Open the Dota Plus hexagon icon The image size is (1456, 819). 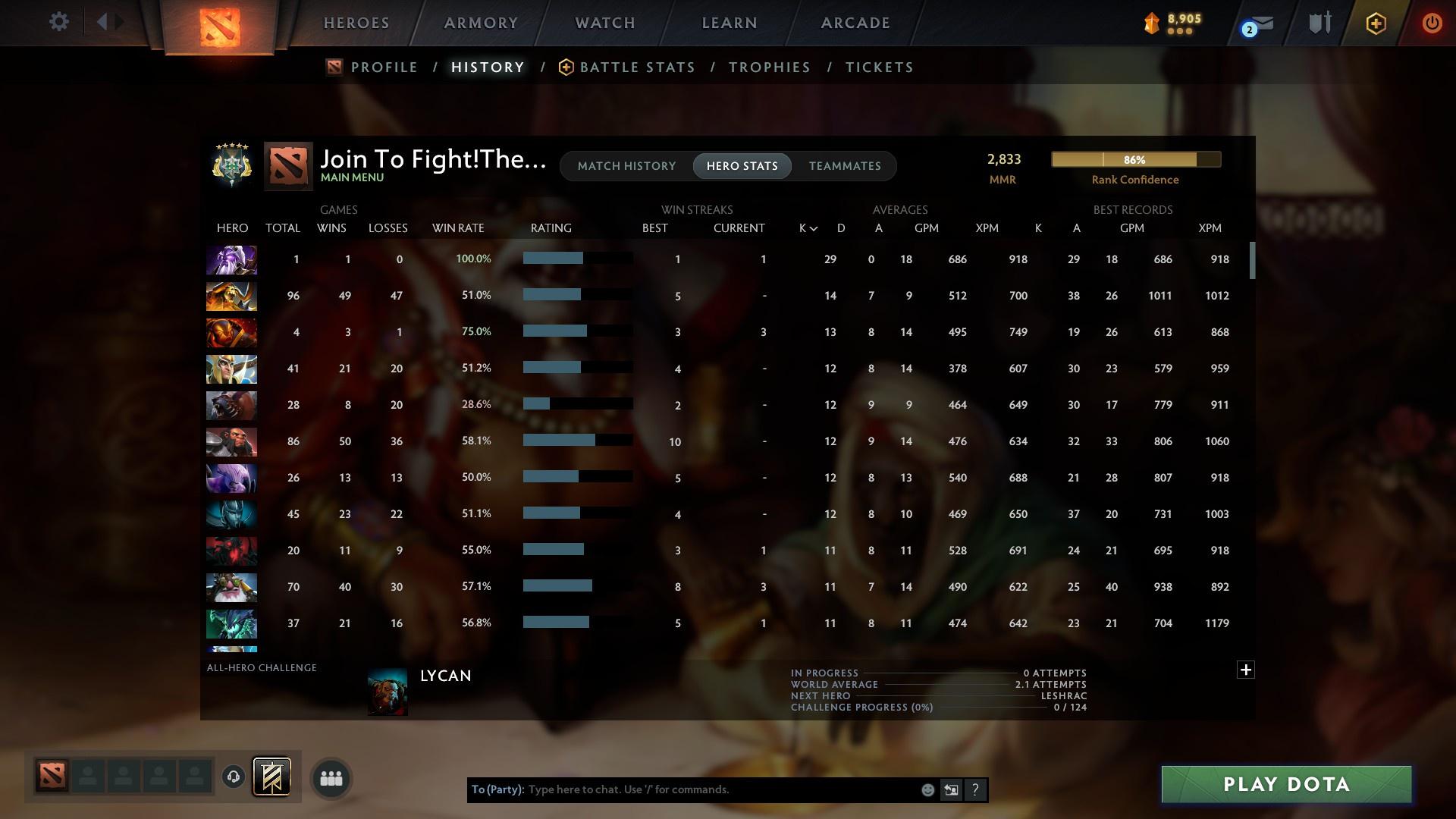coord(1375,23)
